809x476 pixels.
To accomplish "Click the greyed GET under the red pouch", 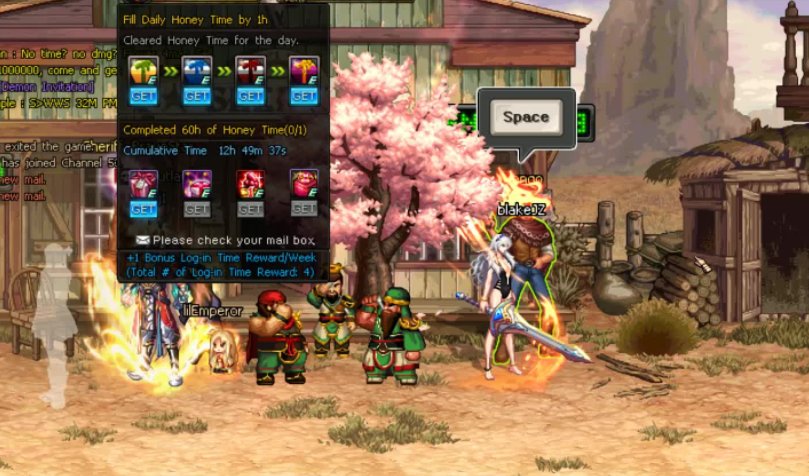I will [304, 210].
